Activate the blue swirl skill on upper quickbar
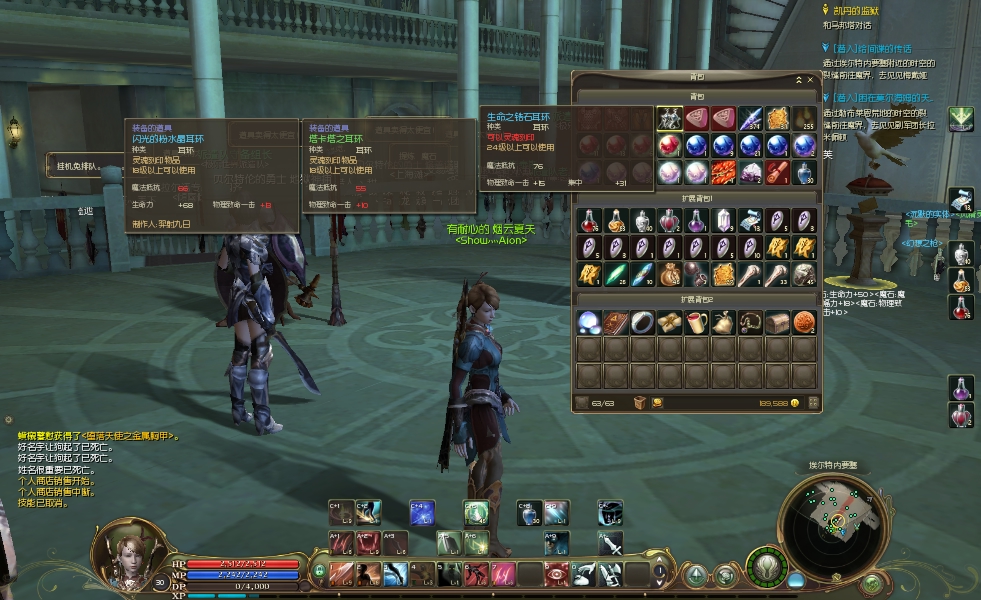Image resolution: width=981 pixels, height=600 pixels. tap(421, 513)
